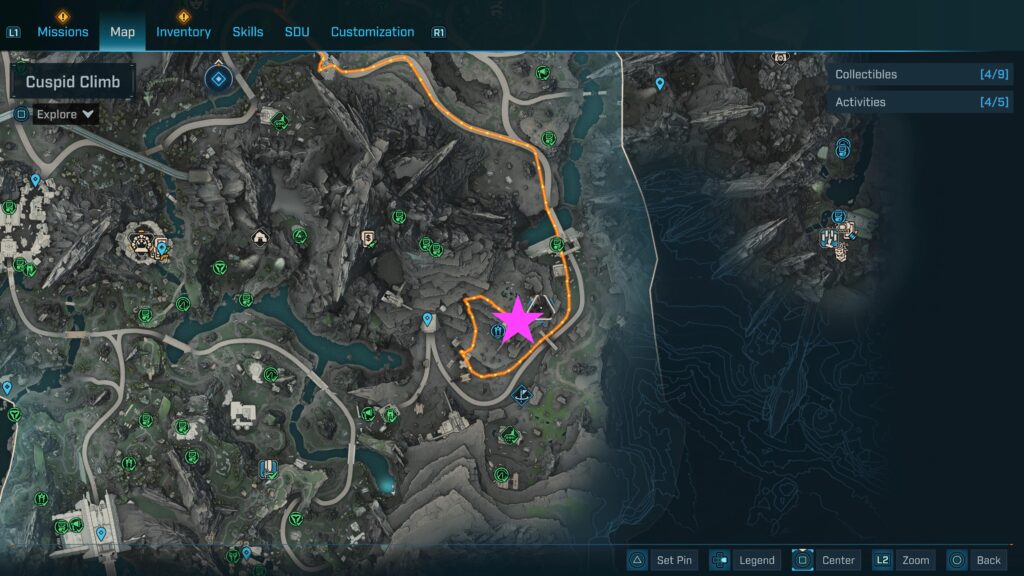Open the map Legend
The height and width of the screenshot is (576, 1024).
[744, 560]
